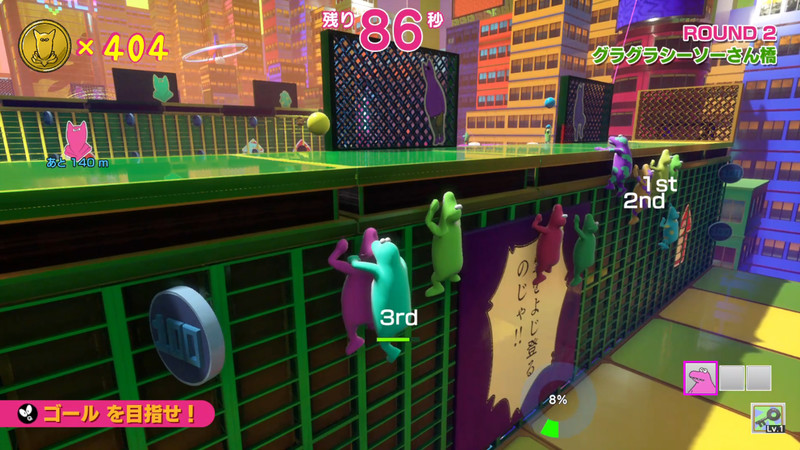Click the key icon marked Lv.1
This screenshot has width=800, height=450.
(768, 417)
